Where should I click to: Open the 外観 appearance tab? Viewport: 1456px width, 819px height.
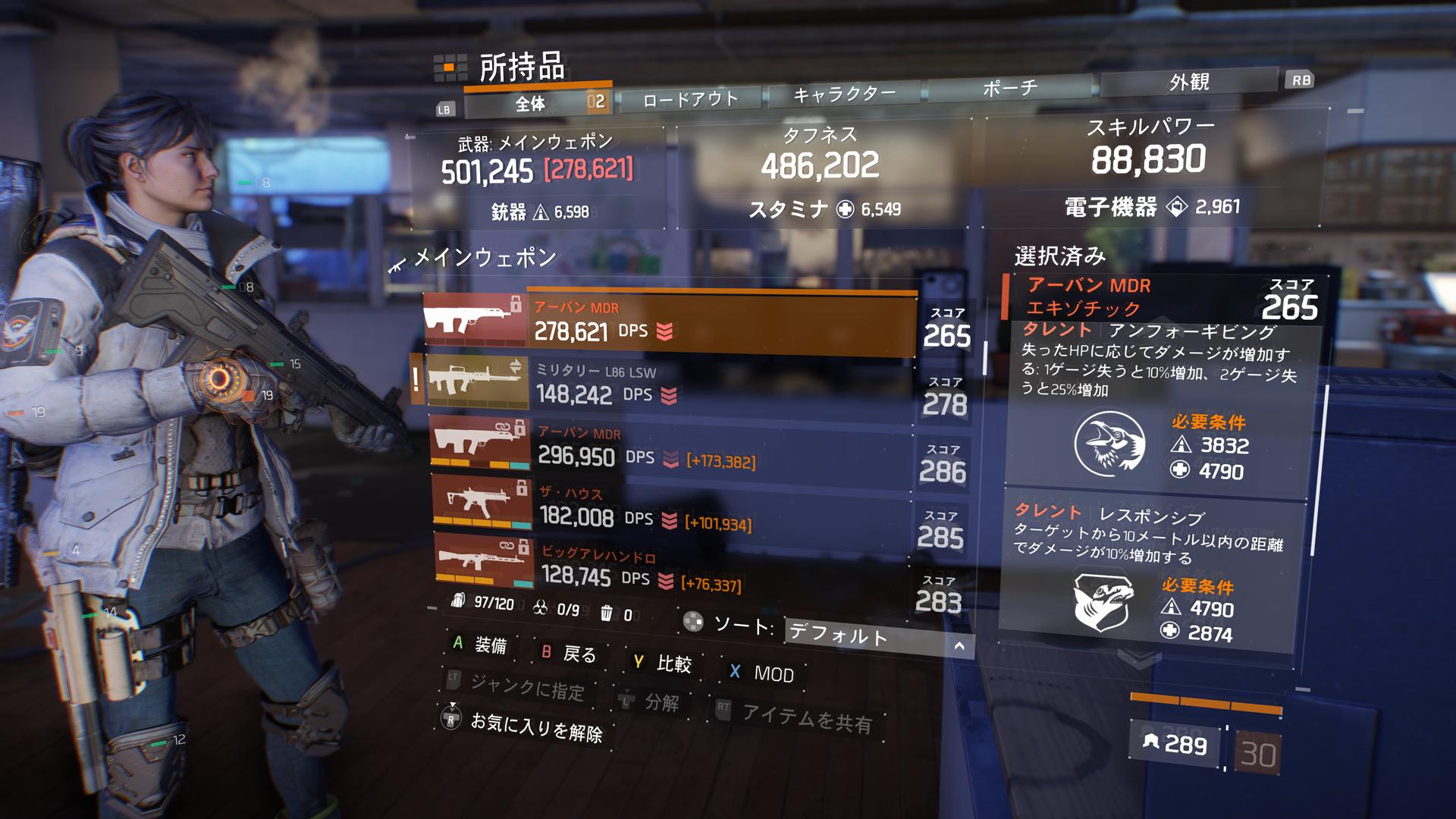[1190, 81]
